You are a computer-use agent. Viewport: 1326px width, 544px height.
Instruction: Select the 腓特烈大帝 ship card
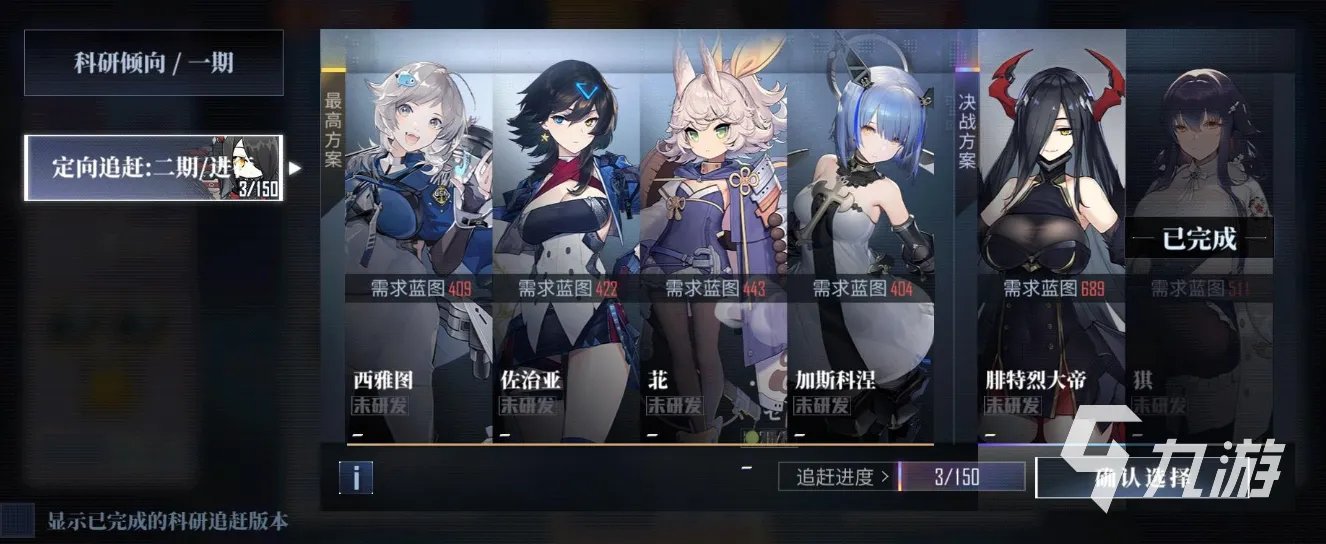pyautogui.click(x=1052, y=240)
